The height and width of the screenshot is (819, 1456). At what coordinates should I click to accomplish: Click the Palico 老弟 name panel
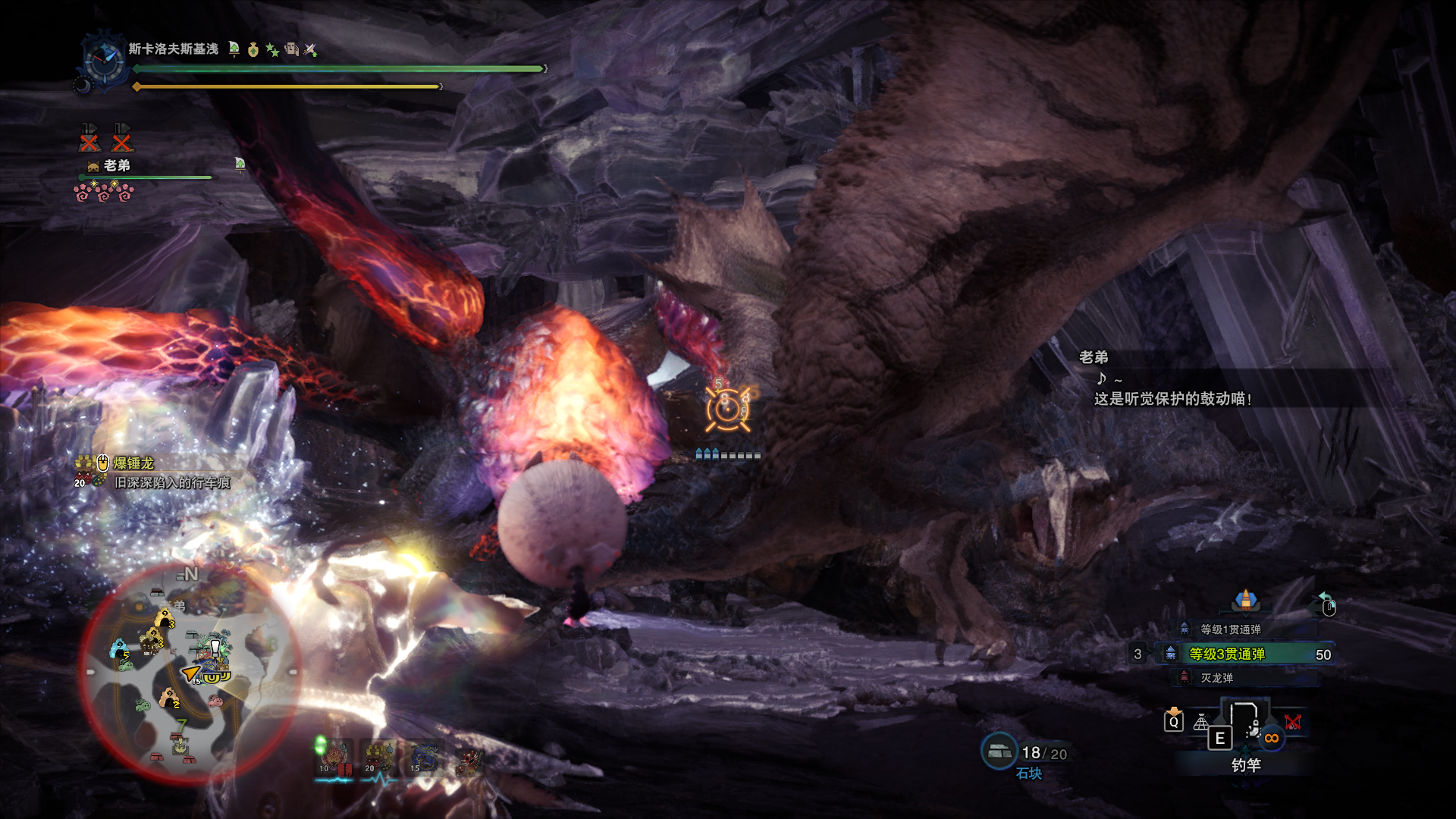coord(117,165)
